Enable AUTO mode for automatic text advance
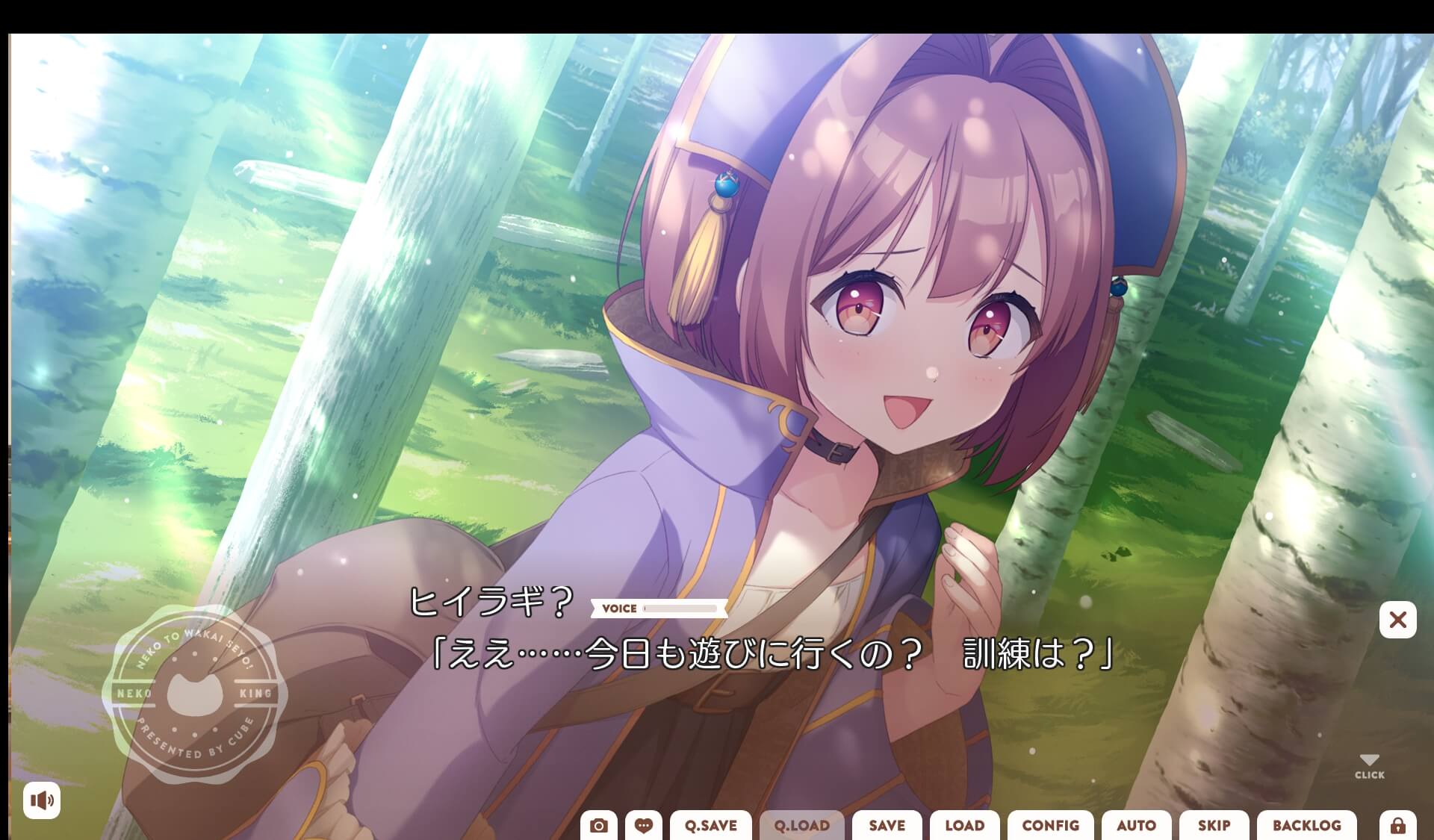1434x840 pixels. (1136, 826)
